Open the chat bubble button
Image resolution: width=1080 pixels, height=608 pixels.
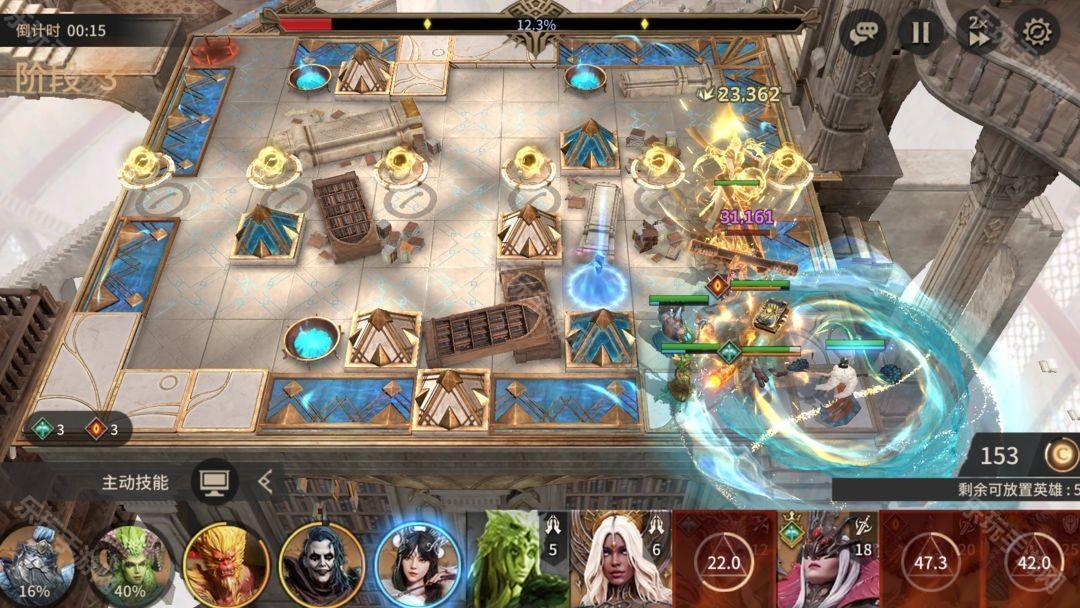(x=861, y=32)
